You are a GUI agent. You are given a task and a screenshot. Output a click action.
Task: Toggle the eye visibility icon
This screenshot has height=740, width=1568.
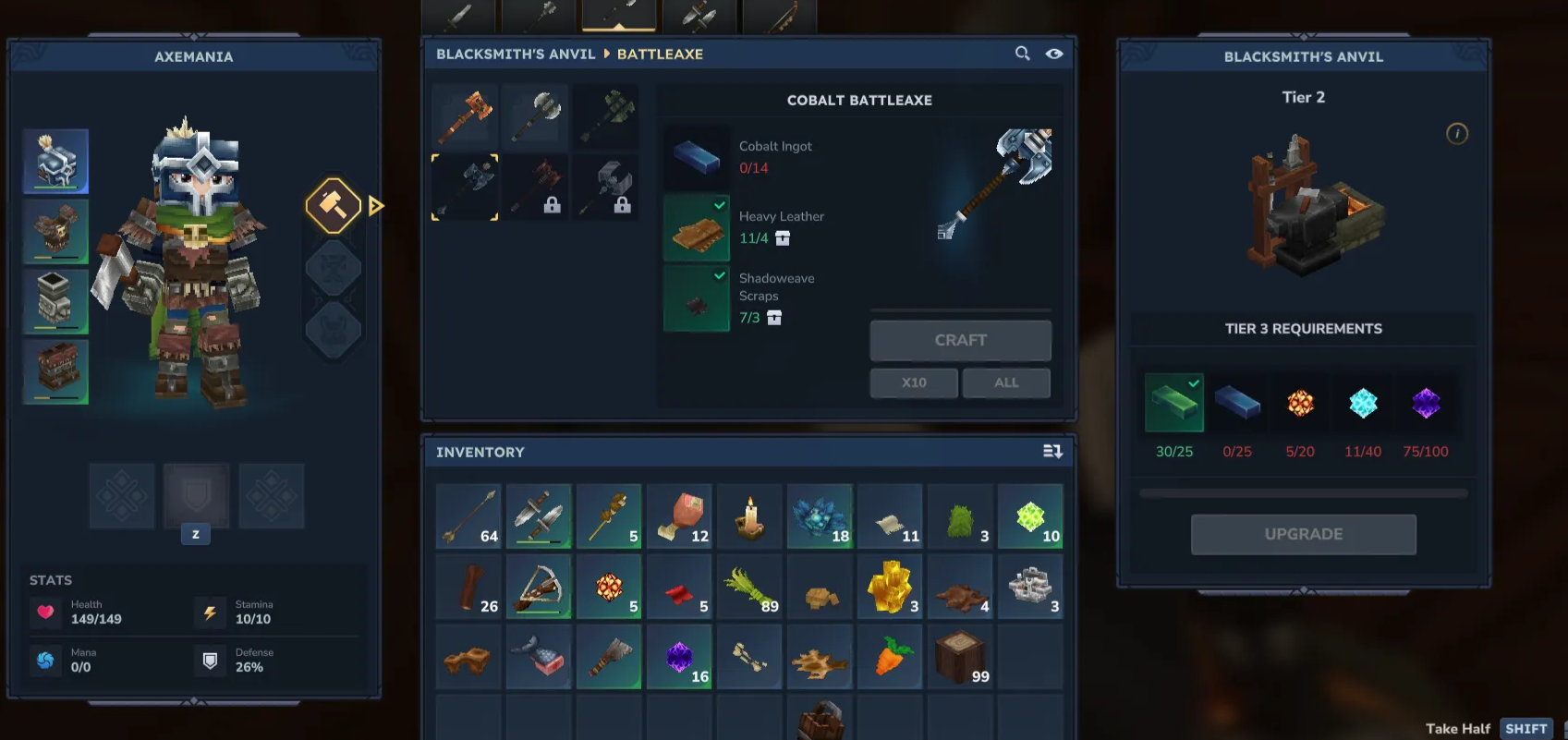[x=1053, y=54]
